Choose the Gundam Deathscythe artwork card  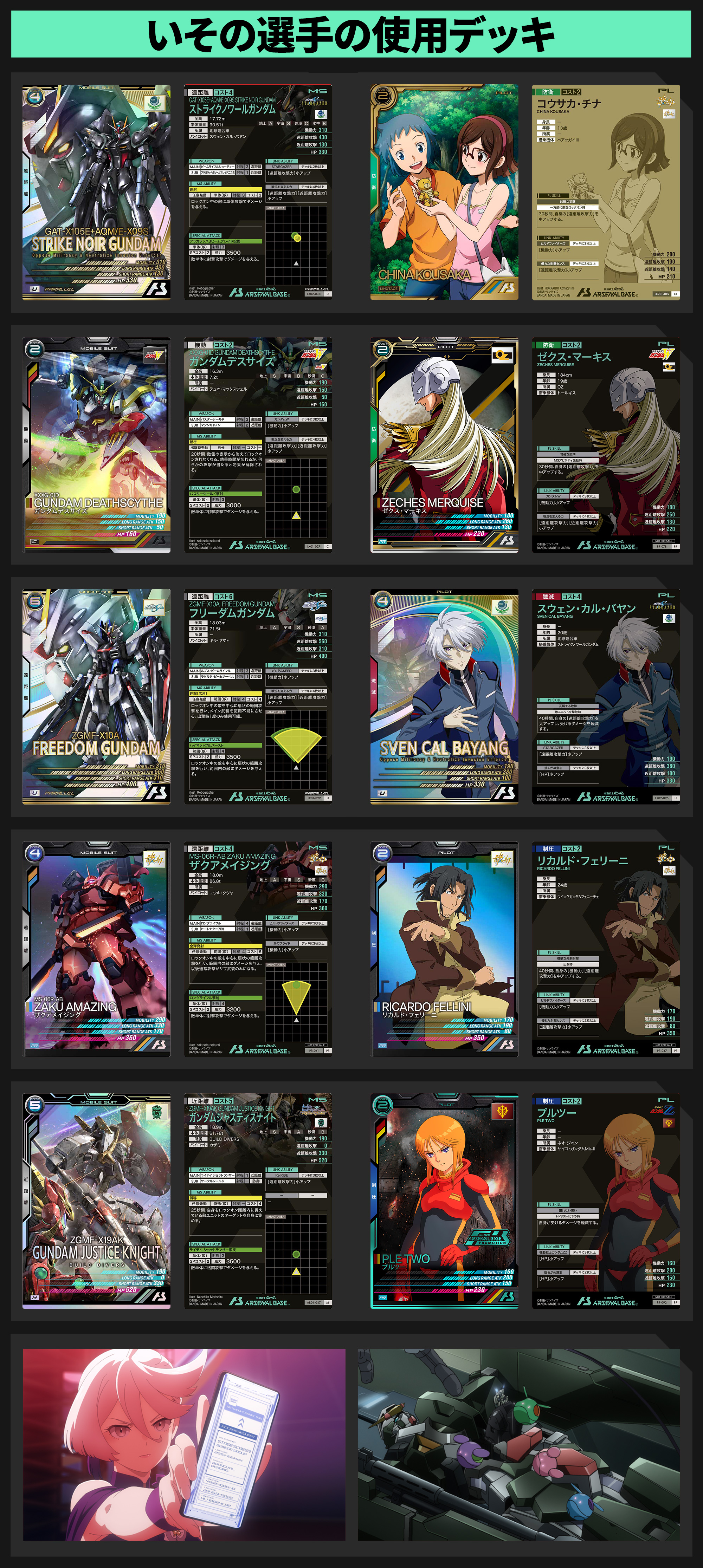point(96,444)
